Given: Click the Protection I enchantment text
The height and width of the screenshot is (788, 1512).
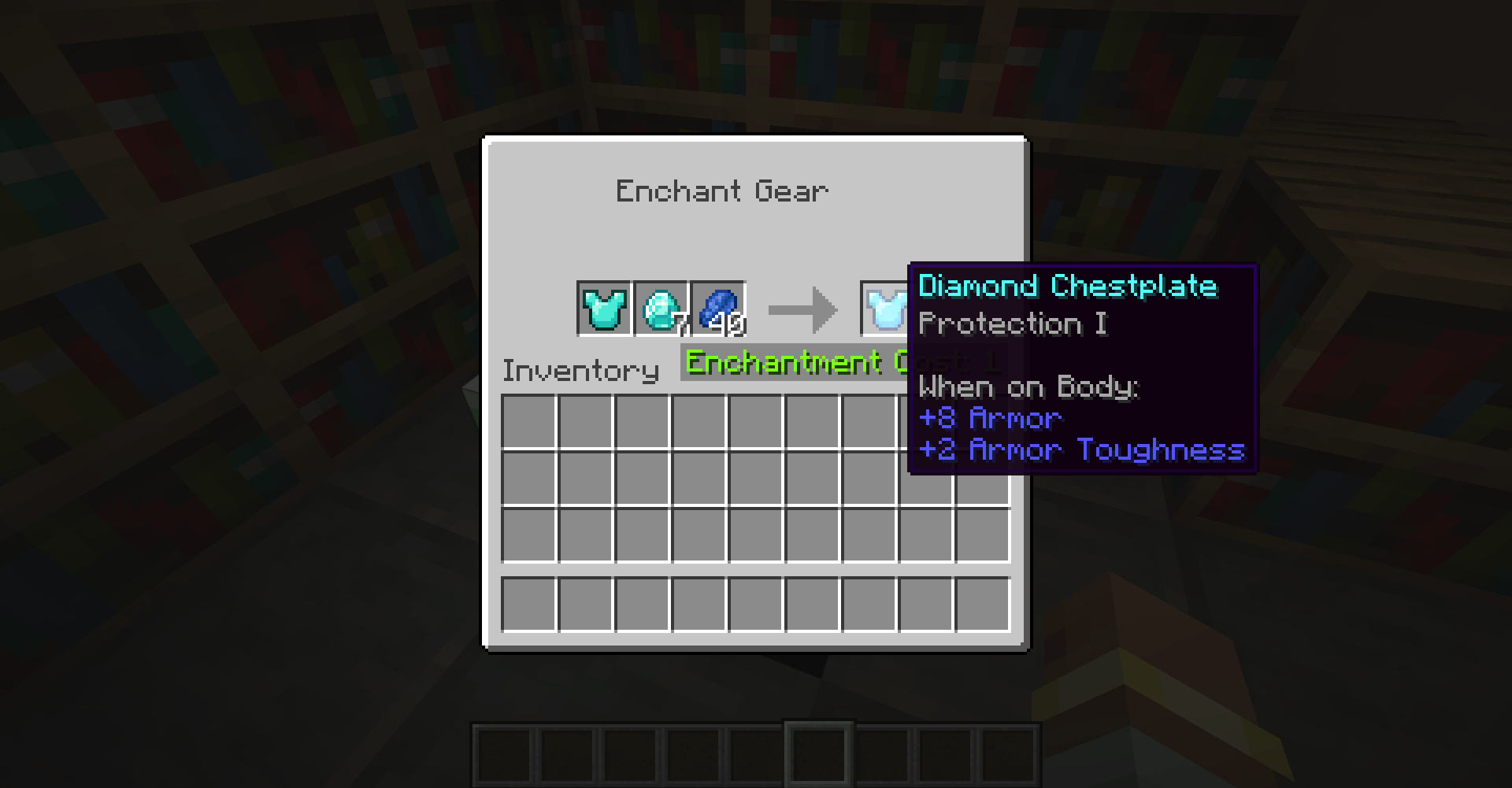Looking at the screenshot, I should tap(1013, 324).
